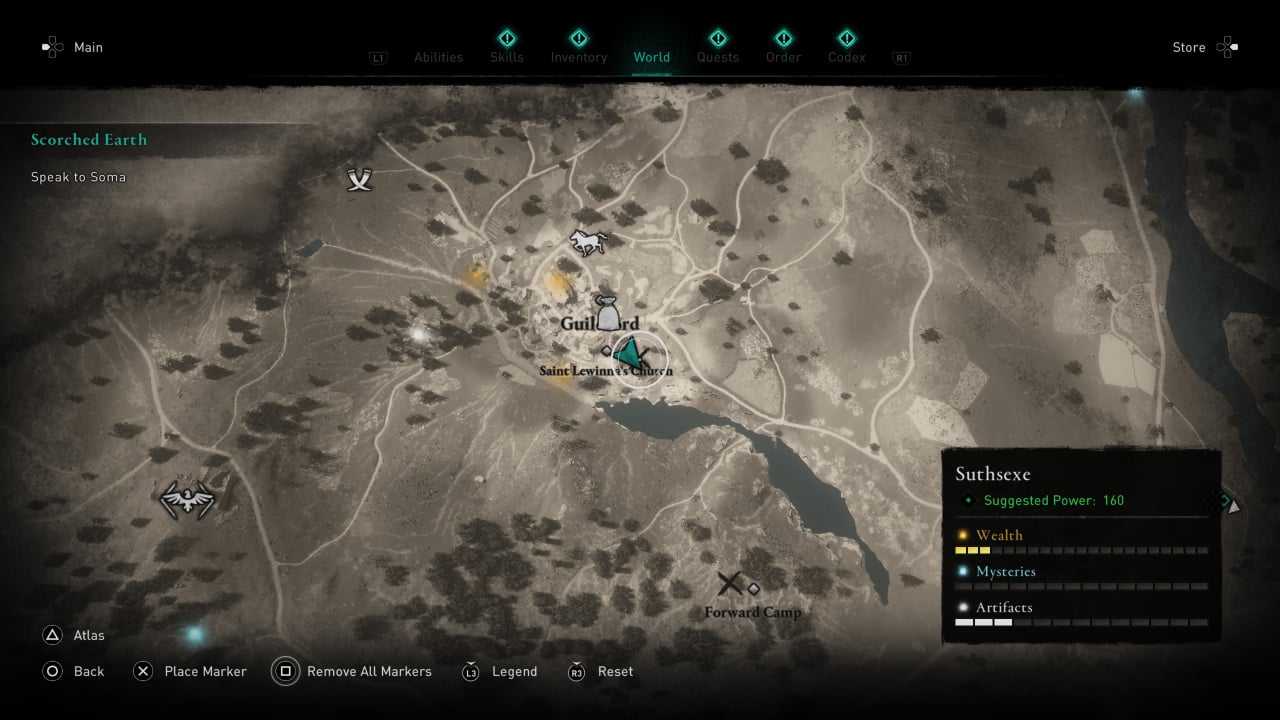This screenshot has height=720, width=1280.
Task: Select the World tab
Action: pyautogui.click(x=651, y=57)
